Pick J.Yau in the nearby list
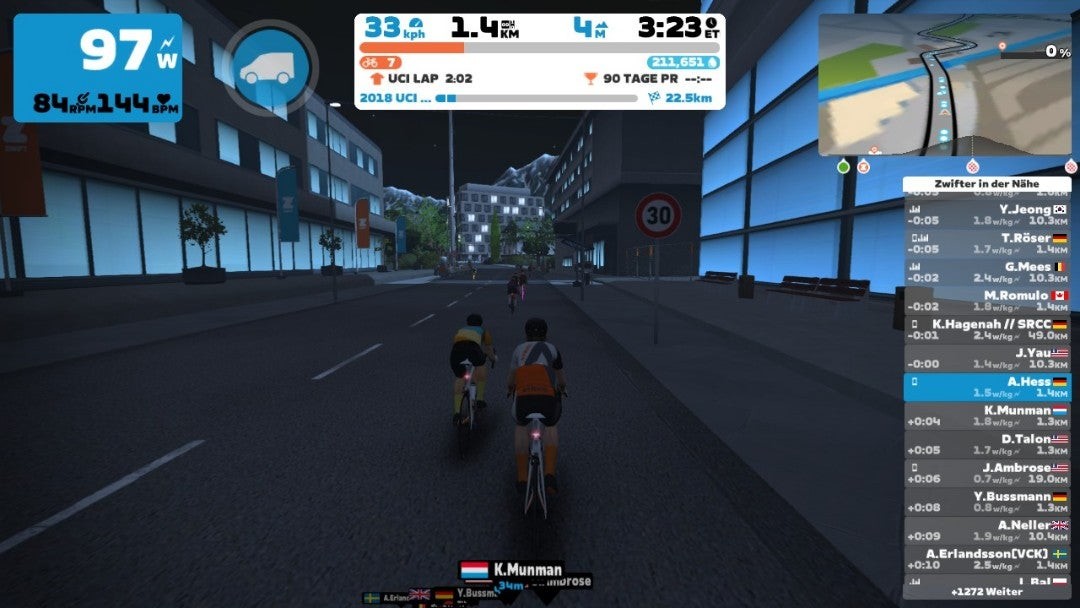 pyautogui.click(x=987, y=358)
